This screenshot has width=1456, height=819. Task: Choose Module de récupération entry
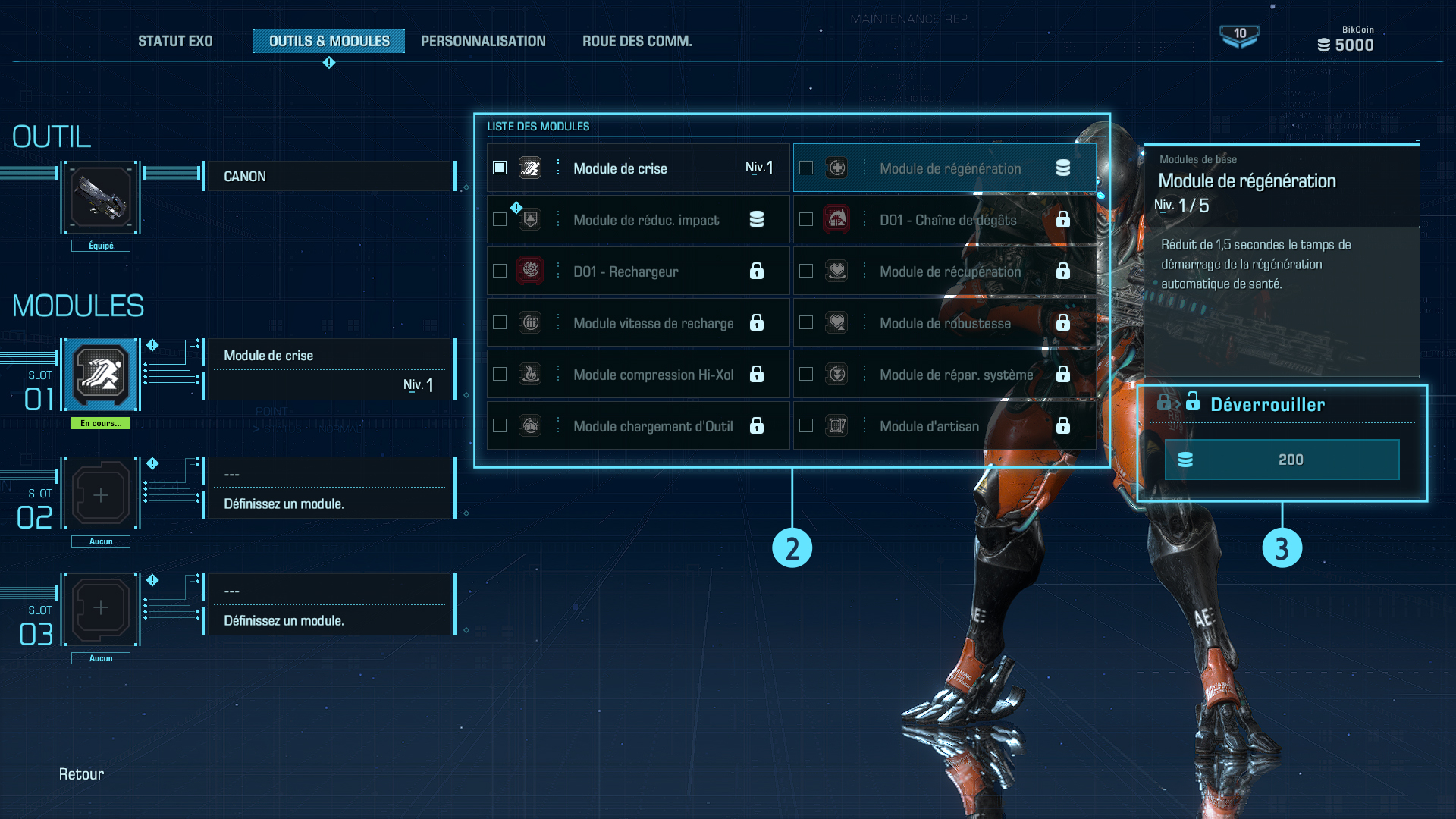click(943, 271)
